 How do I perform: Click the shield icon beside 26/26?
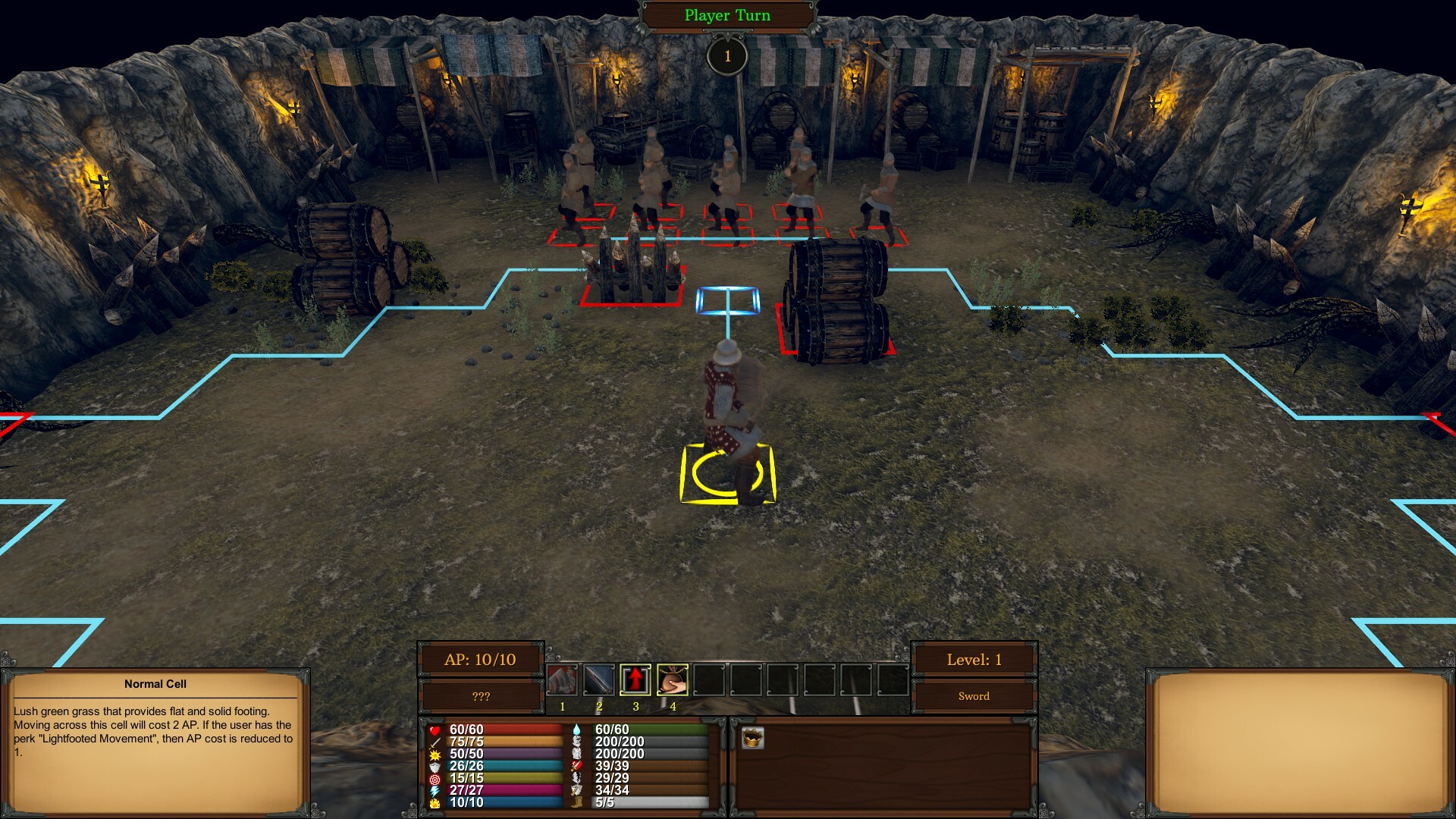coord(434,766)
